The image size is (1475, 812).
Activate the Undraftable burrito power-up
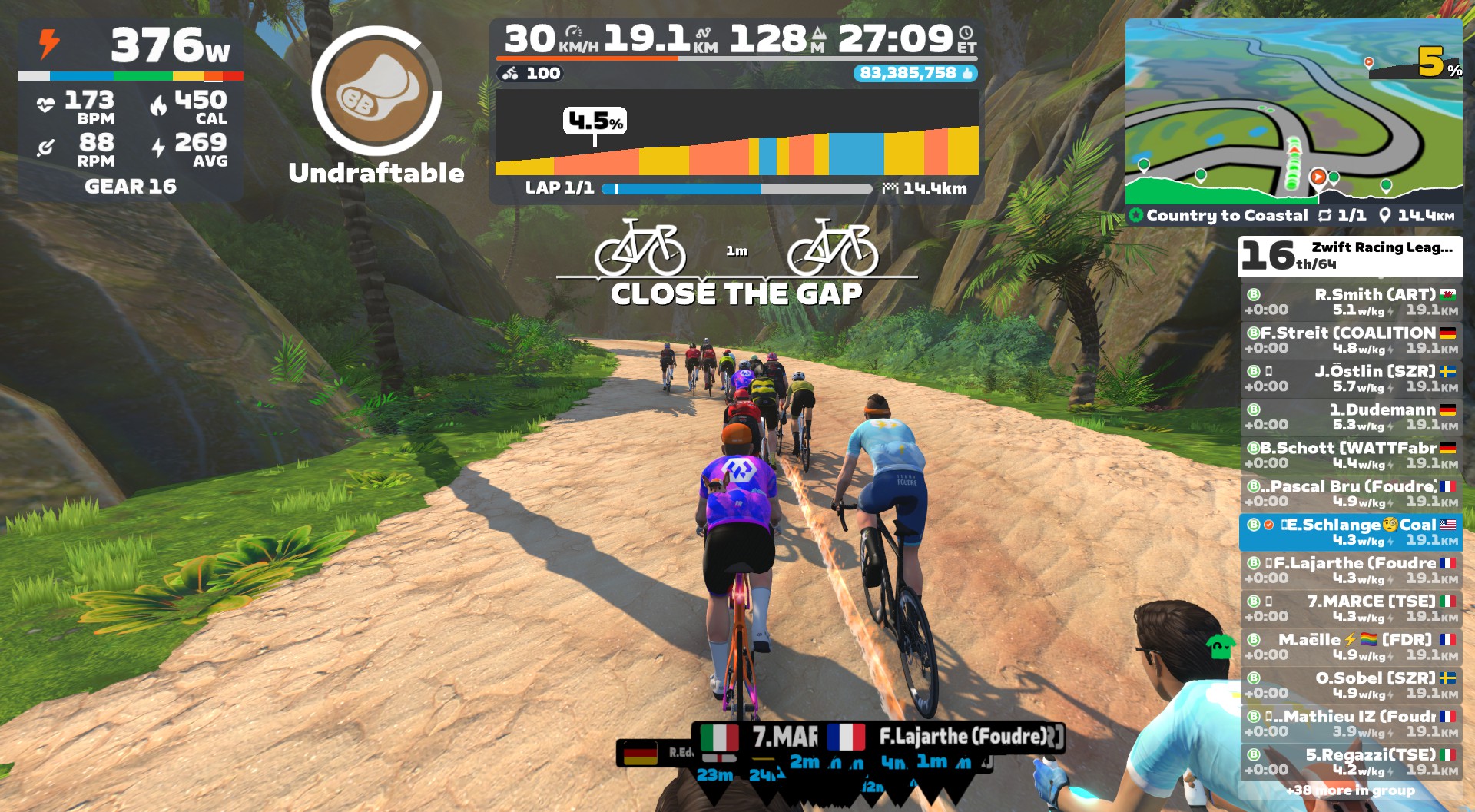tap(376, 91)
